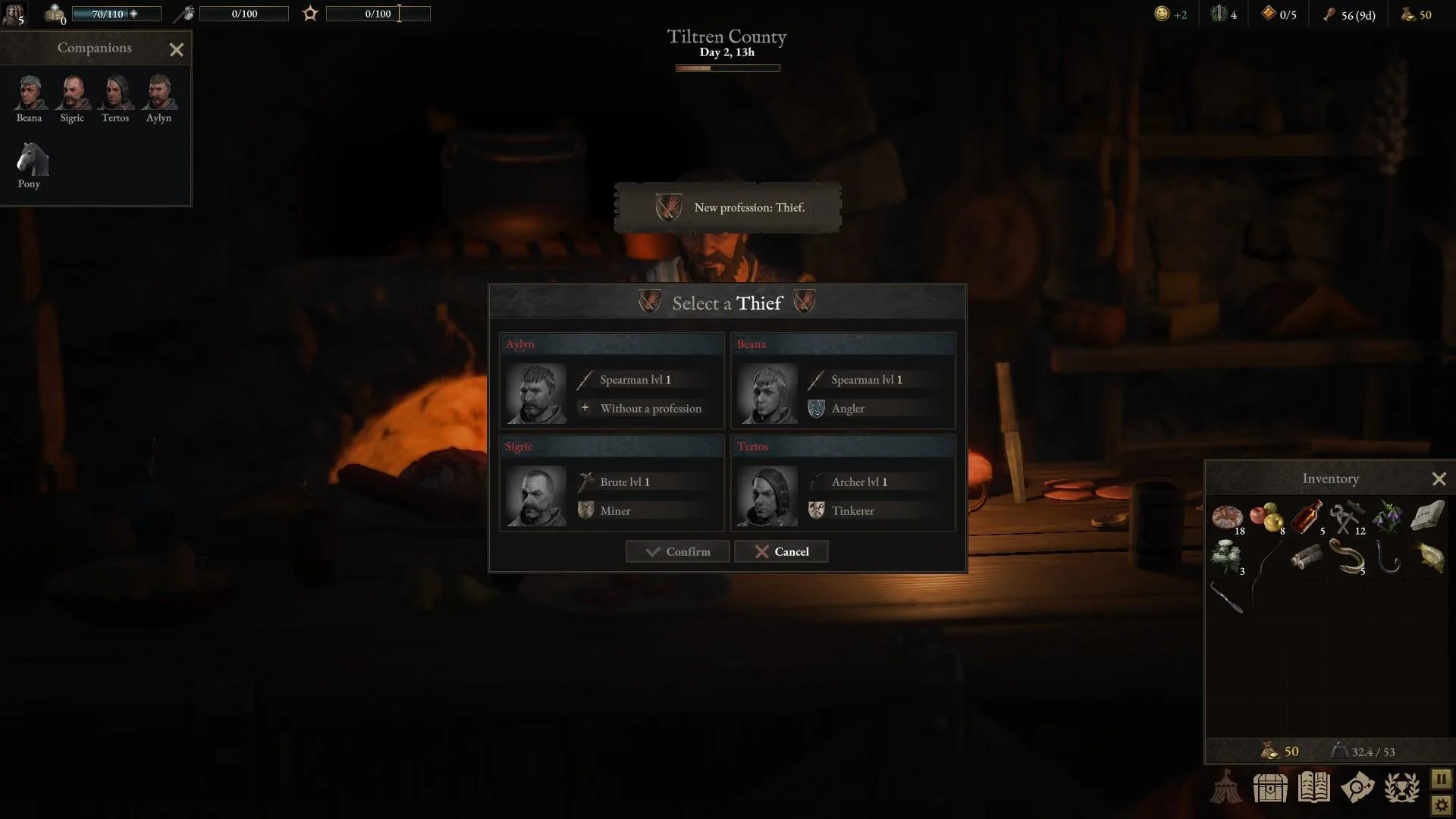
Task: Open the treasure chest inventory button
Action: (x=1270, y=788)
